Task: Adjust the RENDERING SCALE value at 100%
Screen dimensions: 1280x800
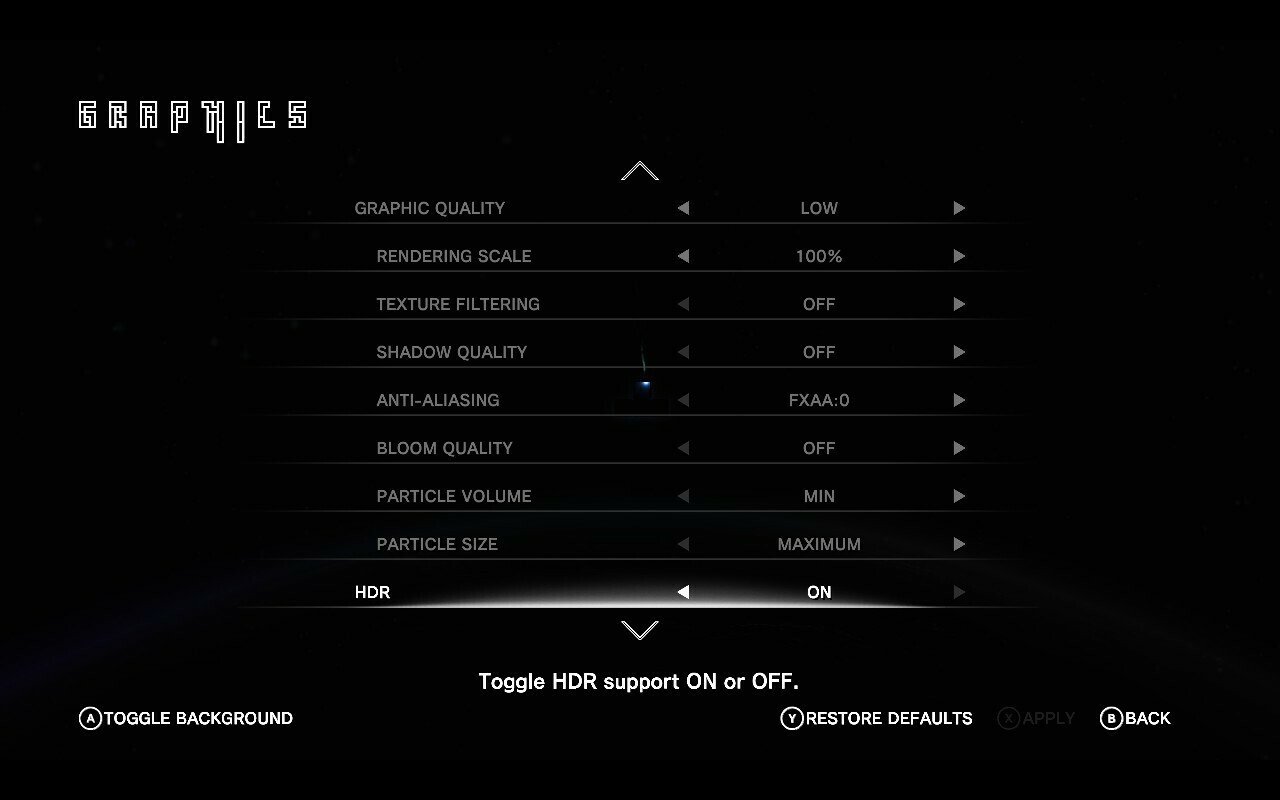Action: click(x=819, y=256)
